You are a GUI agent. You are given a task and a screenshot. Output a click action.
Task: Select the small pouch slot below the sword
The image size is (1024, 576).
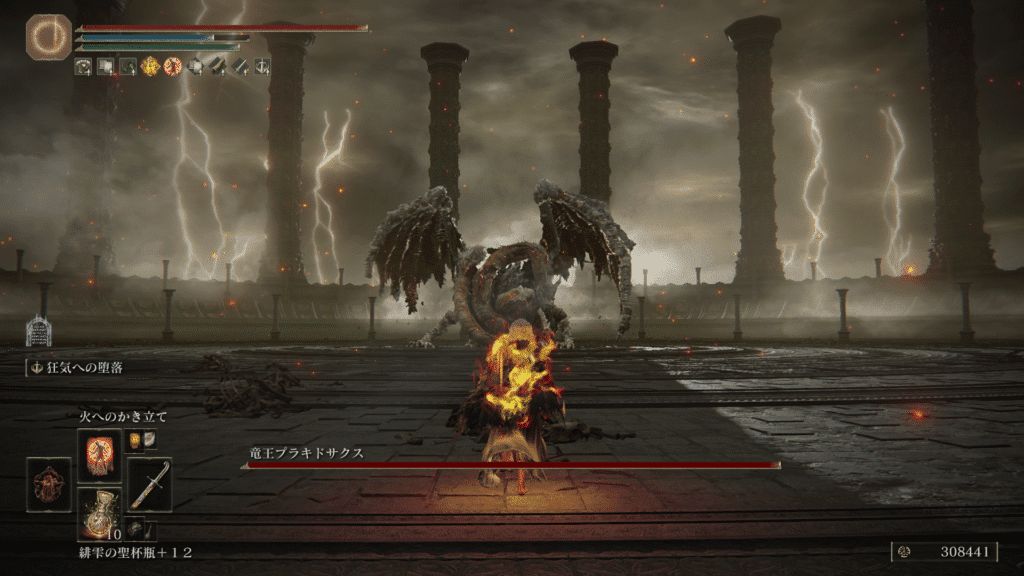tap(135, 529)
